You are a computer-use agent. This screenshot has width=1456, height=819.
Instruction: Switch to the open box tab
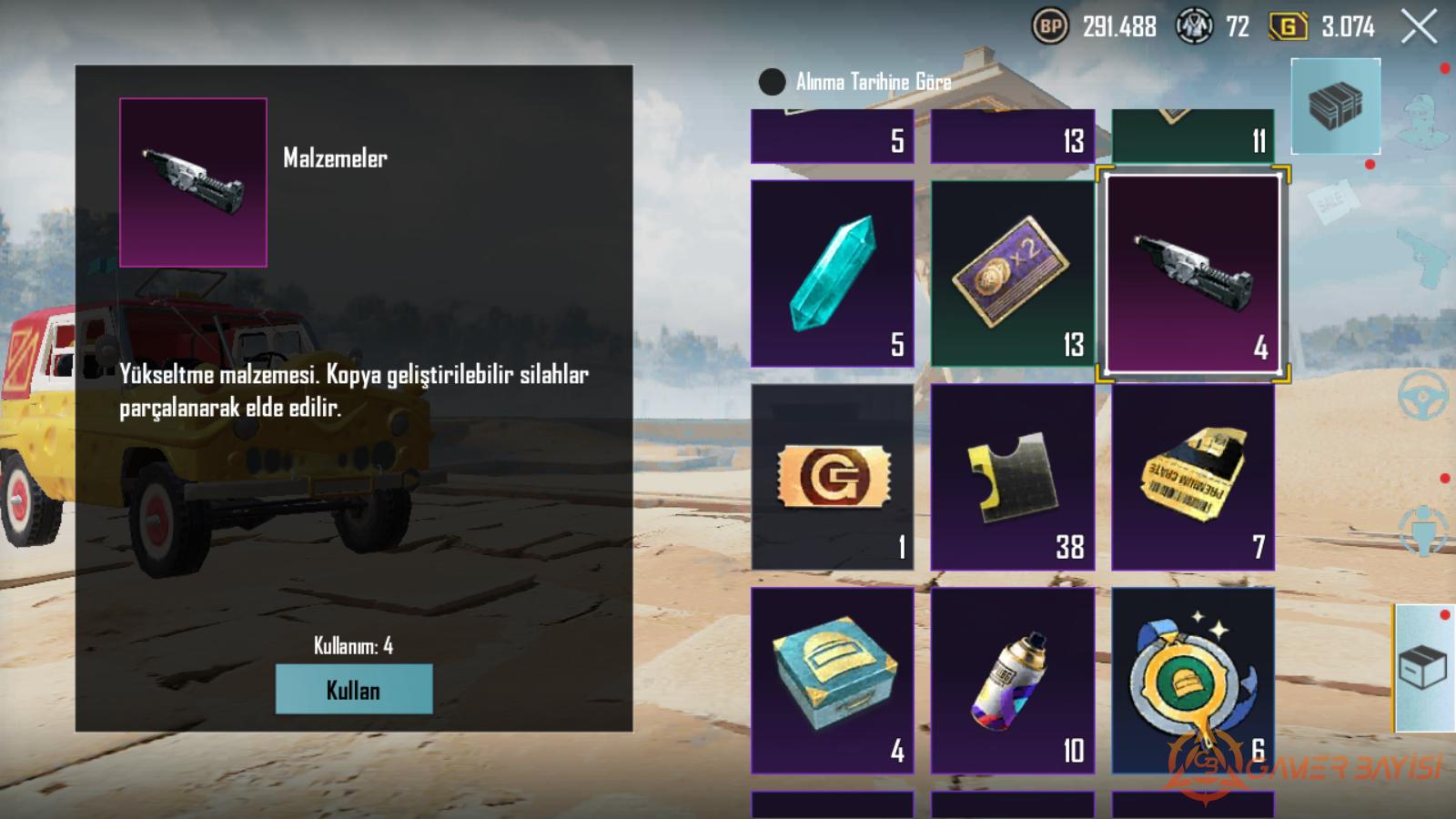tap(1424, 668)
